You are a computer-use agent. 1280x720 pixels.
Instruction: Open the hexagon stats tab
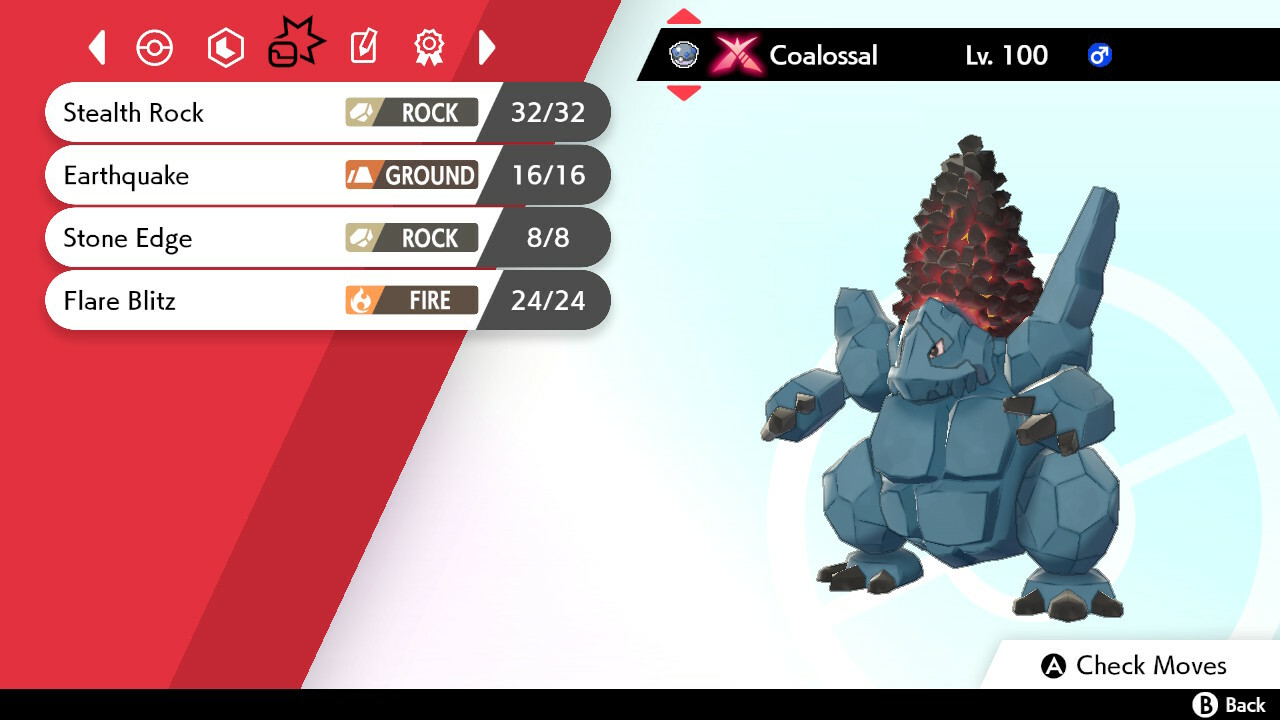225,48
